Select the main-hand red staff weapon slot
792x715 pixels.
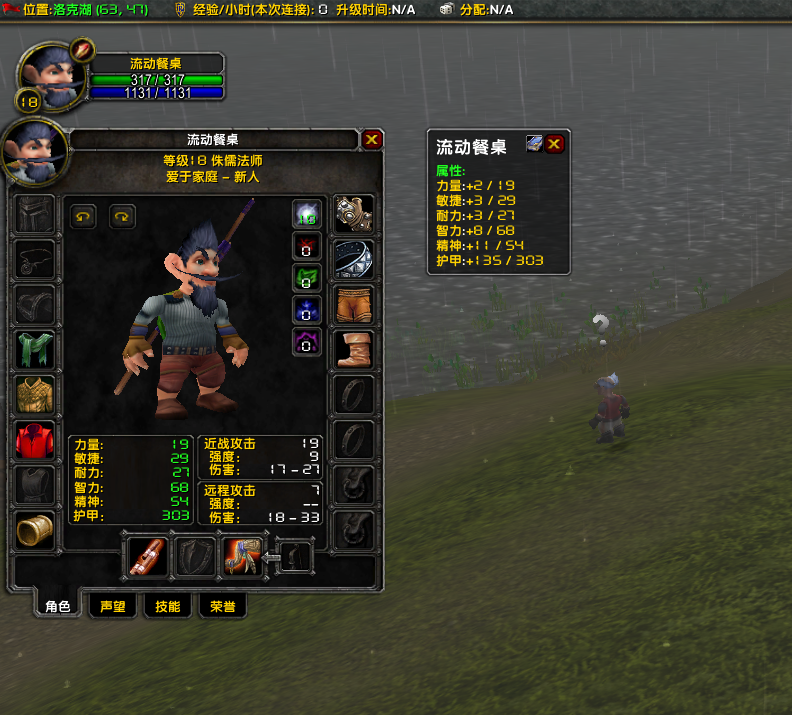point(148,557)
